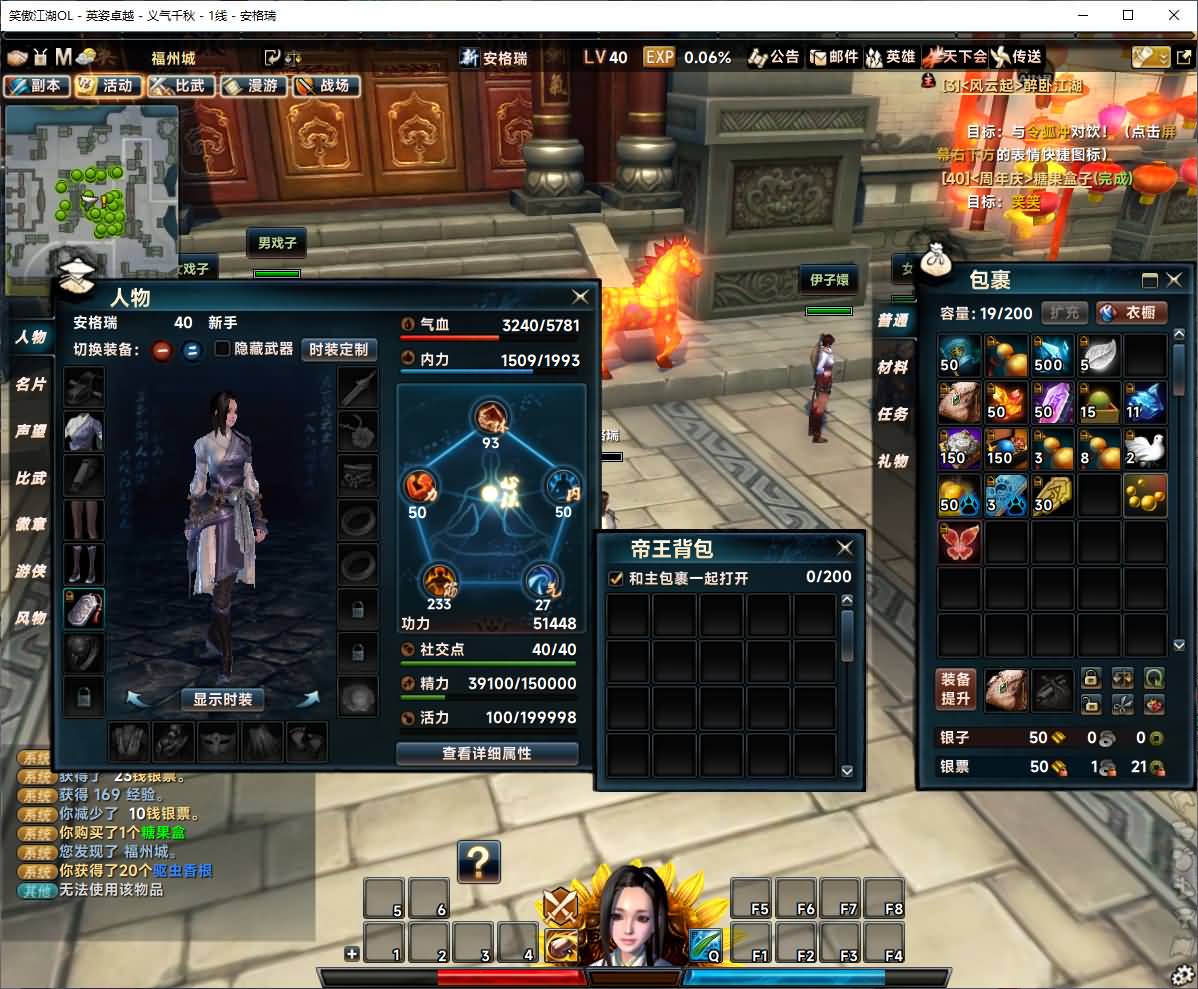The image size is (1198, 989).
Task: Open 时装定制 customization
Action: point(338,349)
